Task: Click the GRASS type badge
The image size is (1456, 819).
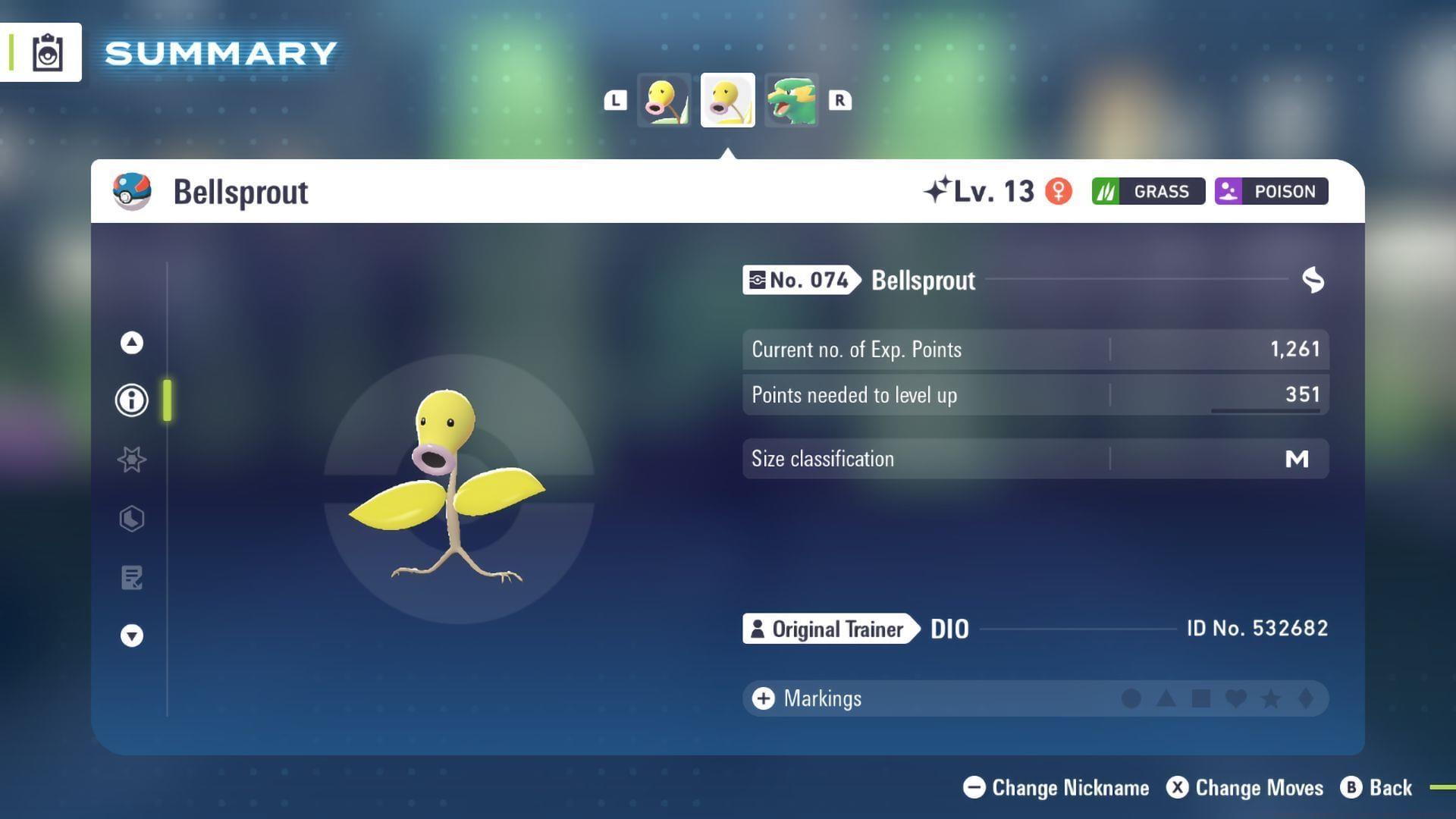Action: [1147, 191]
